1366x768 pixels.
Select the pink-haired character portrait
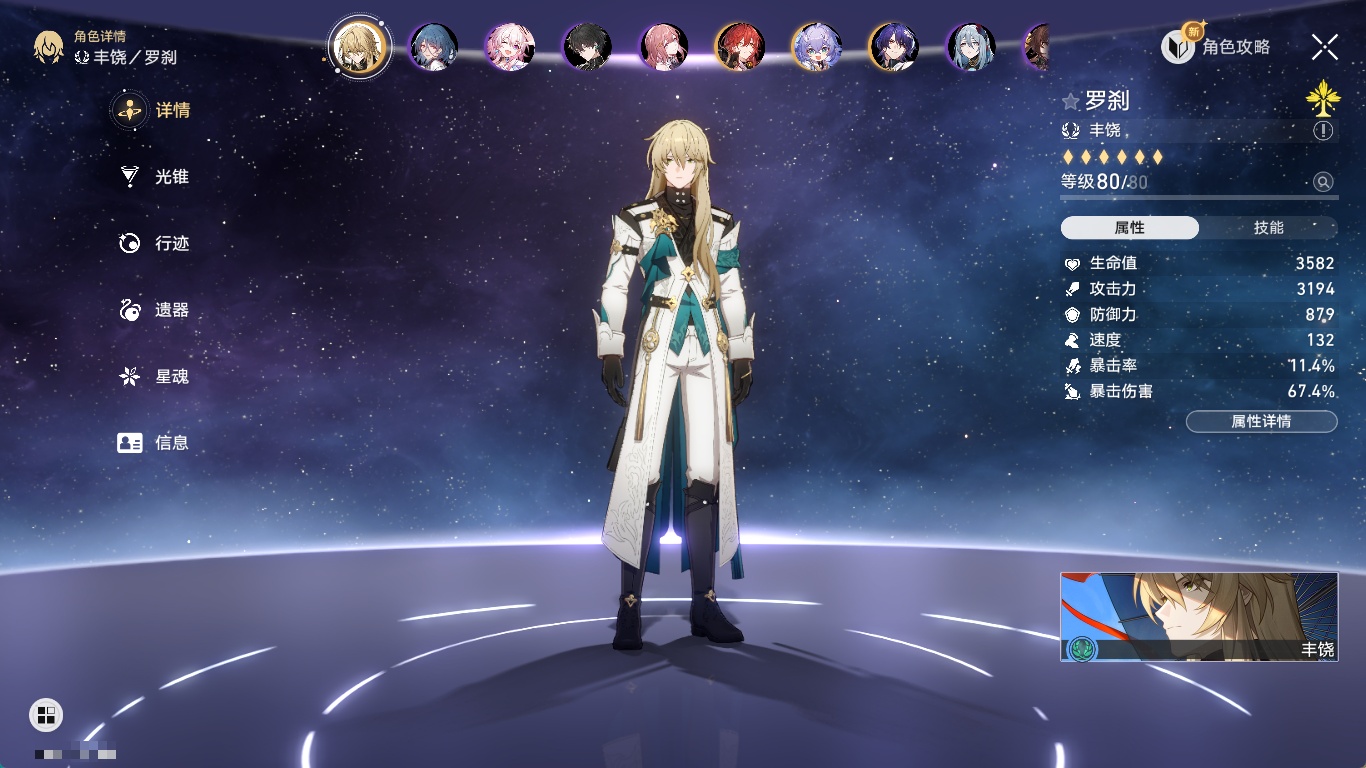(x=509, y=47)
